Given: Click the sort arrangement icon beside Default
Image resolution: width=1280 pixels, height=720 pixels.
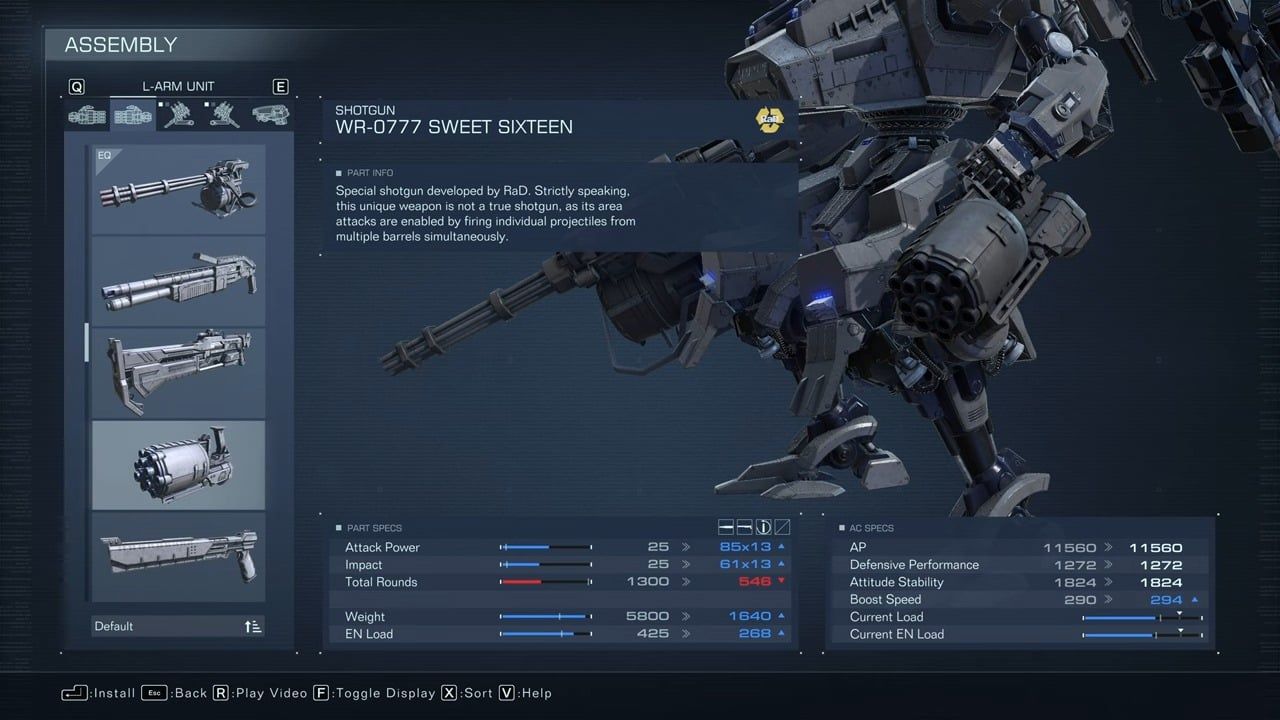Looking at the screenshot, I should click(251, 625).
